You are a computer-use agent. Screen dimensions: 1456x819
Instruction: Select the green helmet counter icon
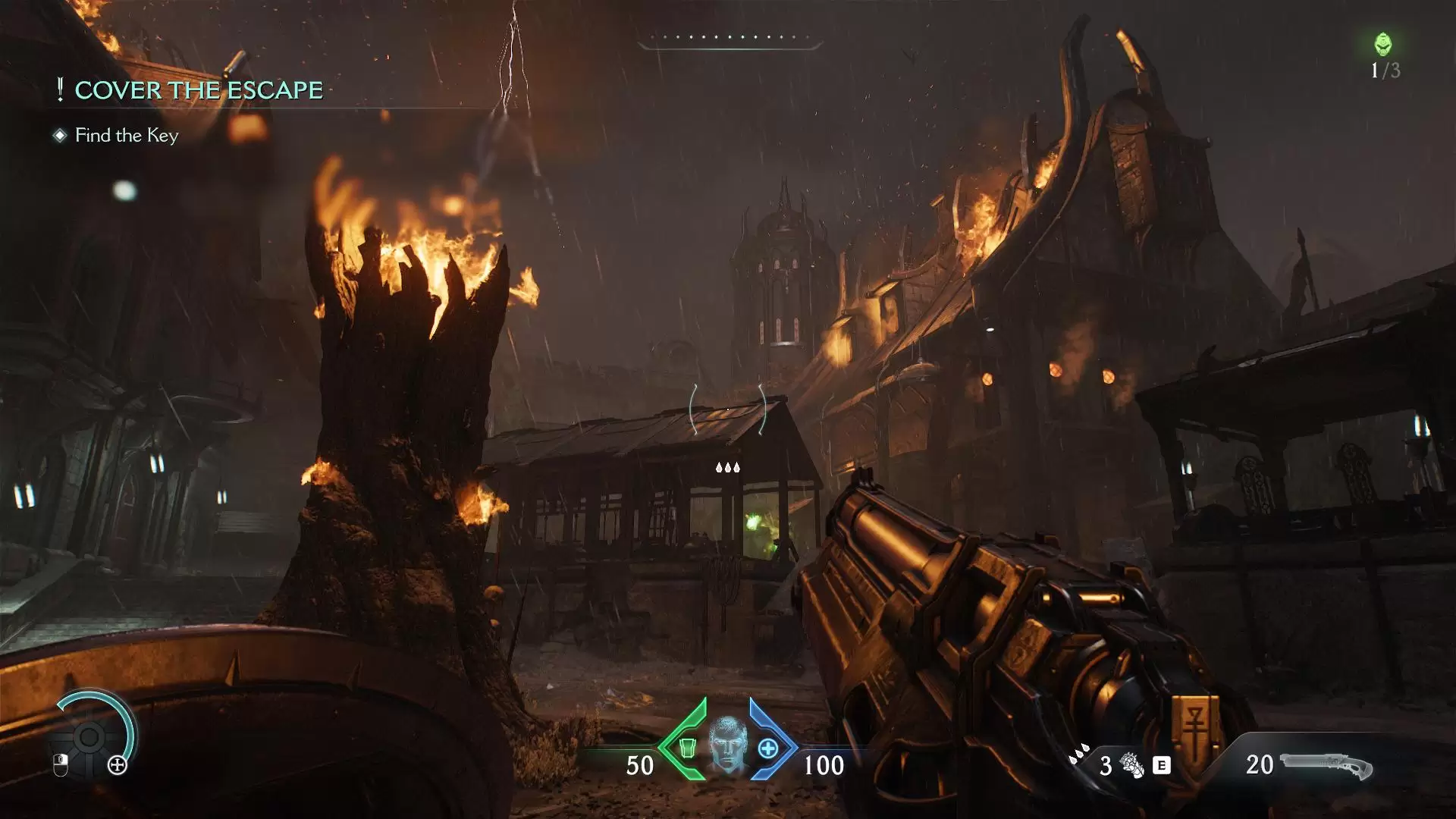point(1383,44)
